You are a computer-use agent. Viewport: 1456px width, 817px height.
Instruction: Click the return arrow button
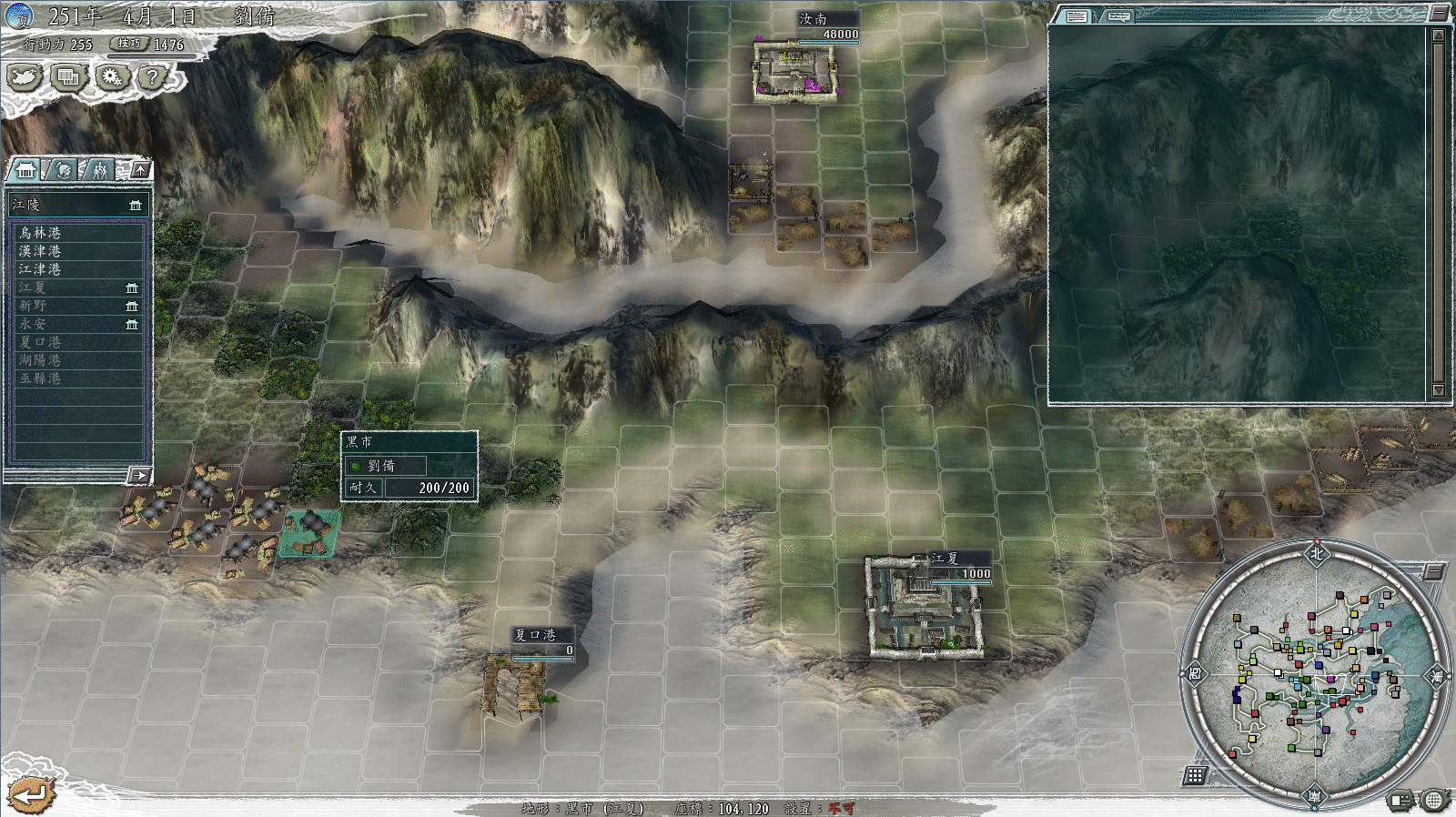click(x=30, y=795)
